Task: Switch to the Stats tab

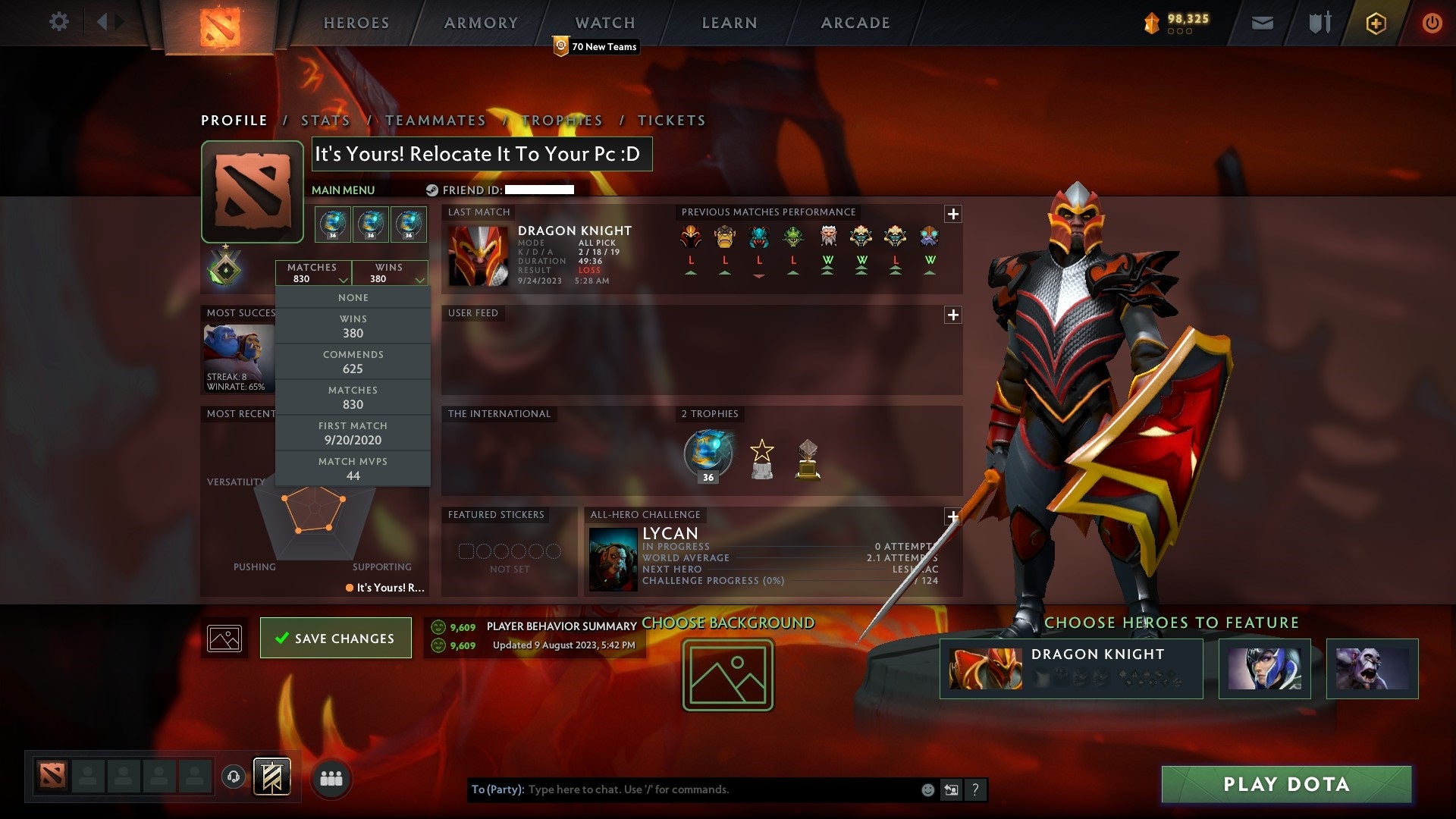Action: click(x=325, y=120)
